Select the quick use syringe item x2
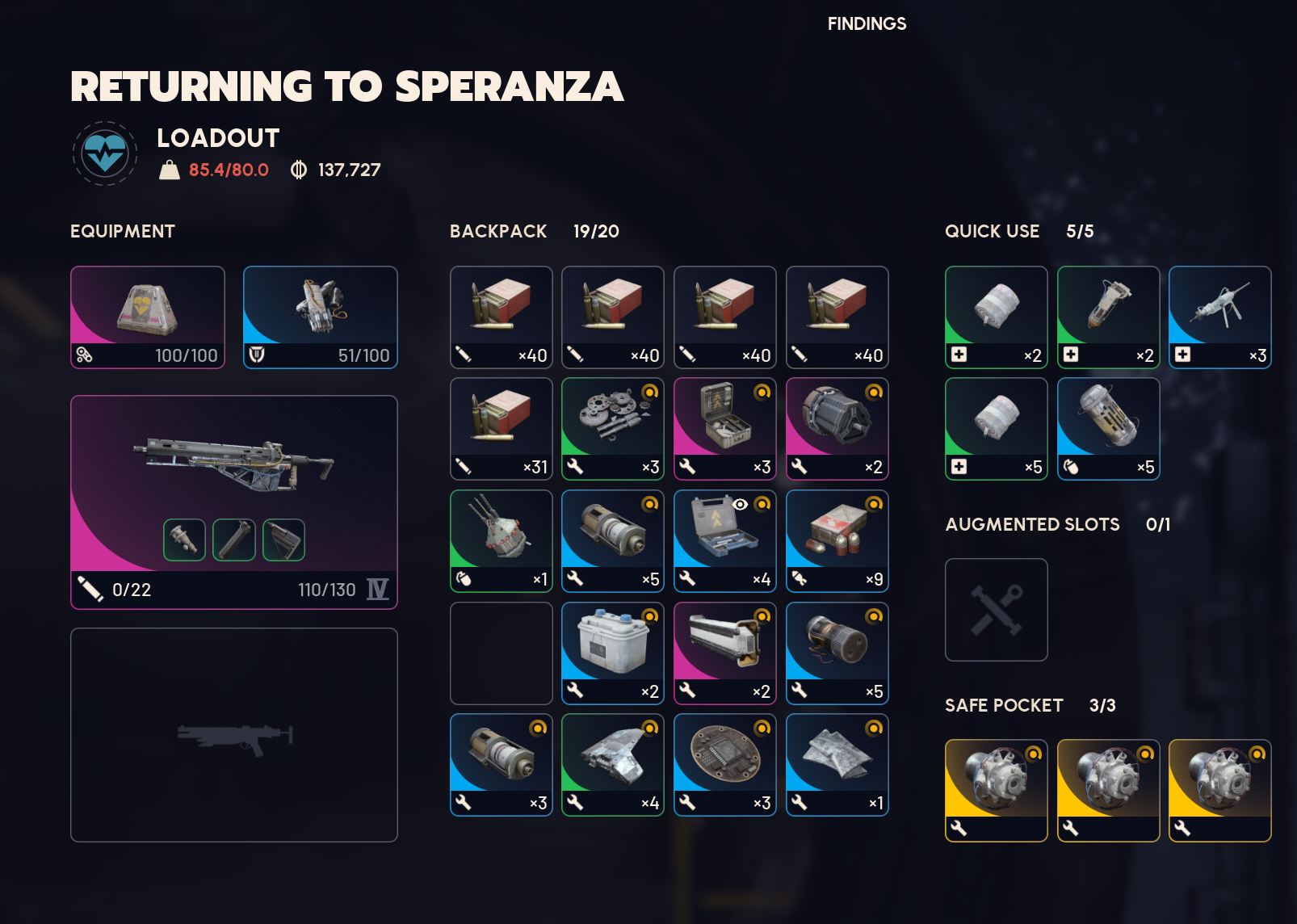This screenshot has height=924, width=1297. 1109,317
